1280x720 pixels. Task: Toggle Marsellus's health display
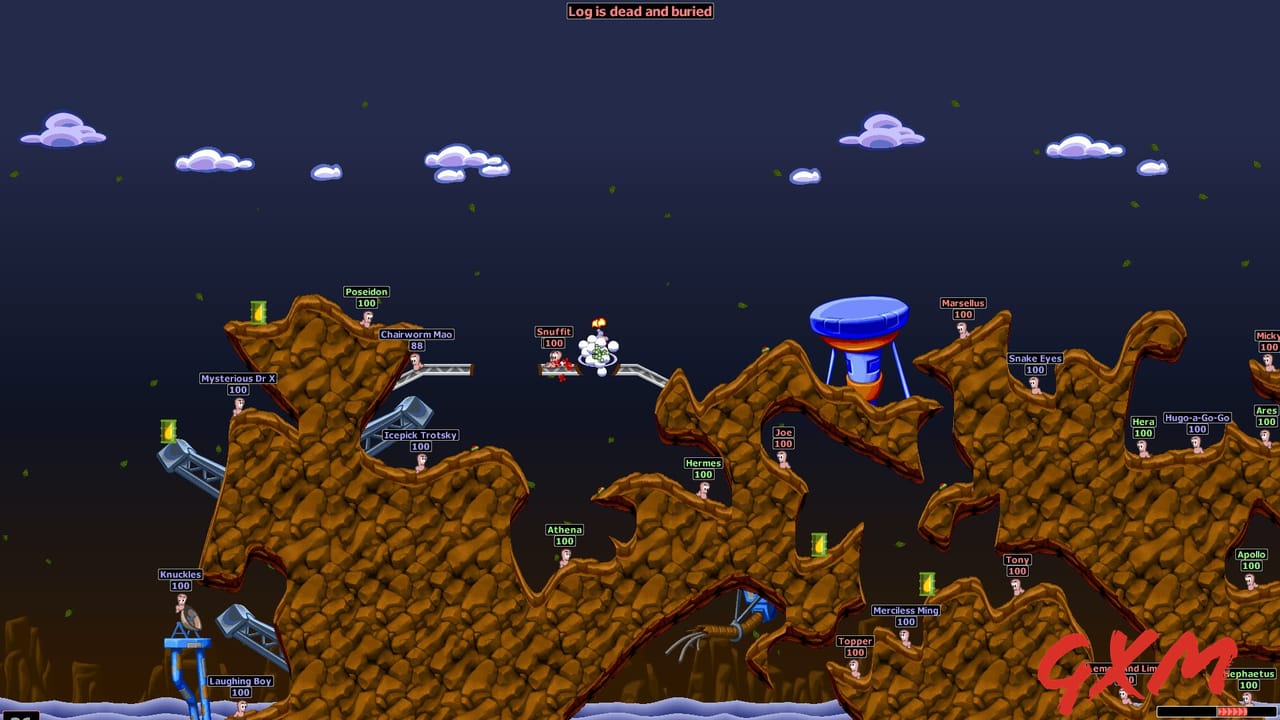point(962,314)
